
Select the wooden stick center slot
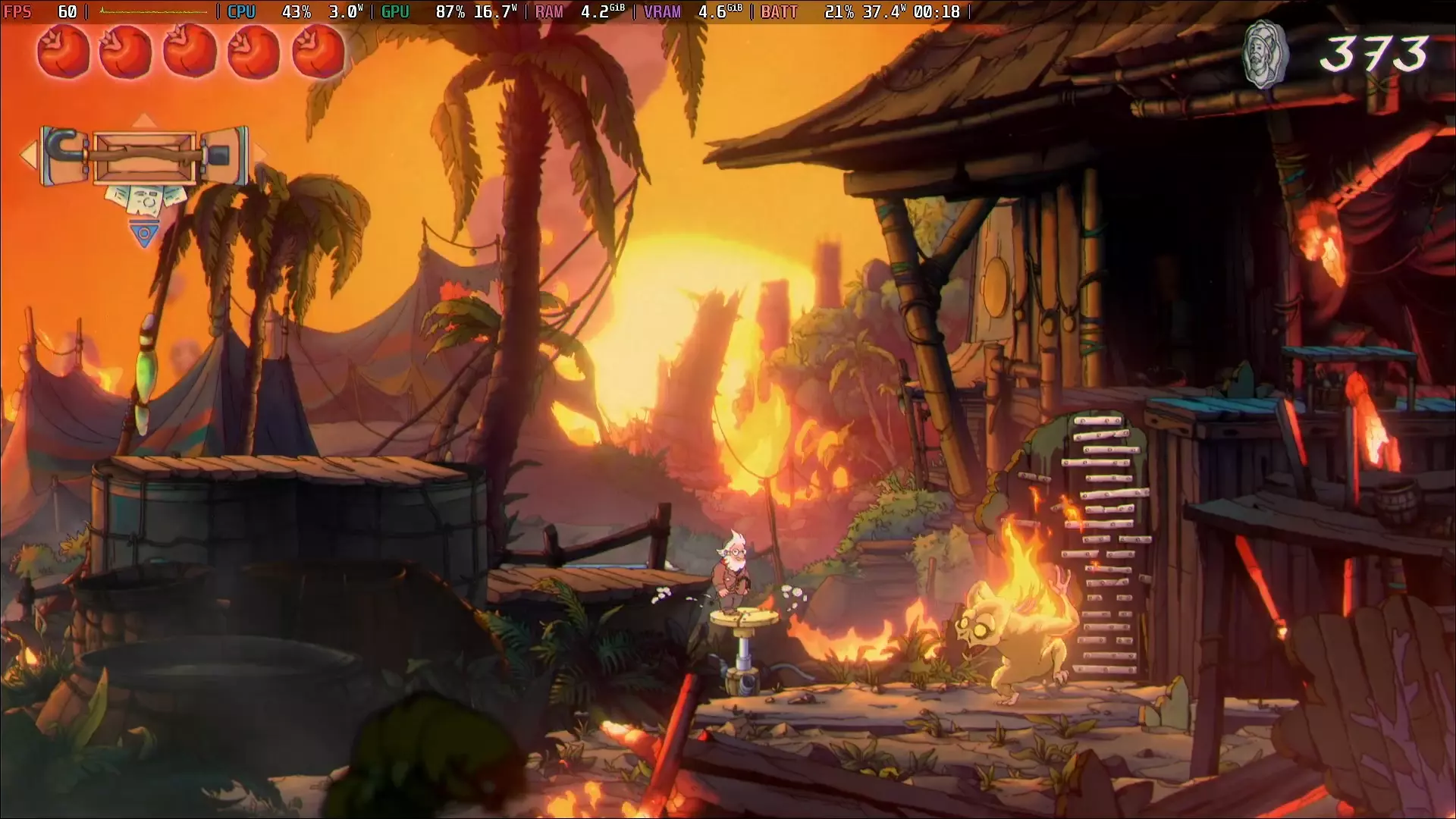pos(144,157)
